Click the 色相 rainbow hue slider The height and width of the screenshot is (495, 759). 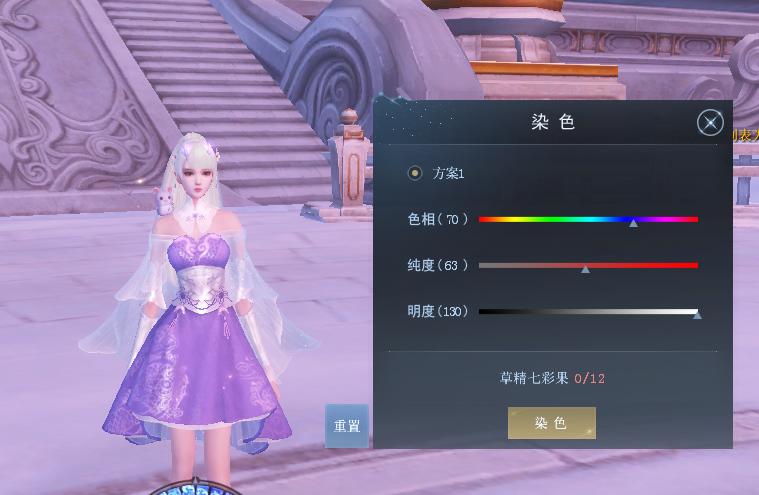(x=588, y=219)
